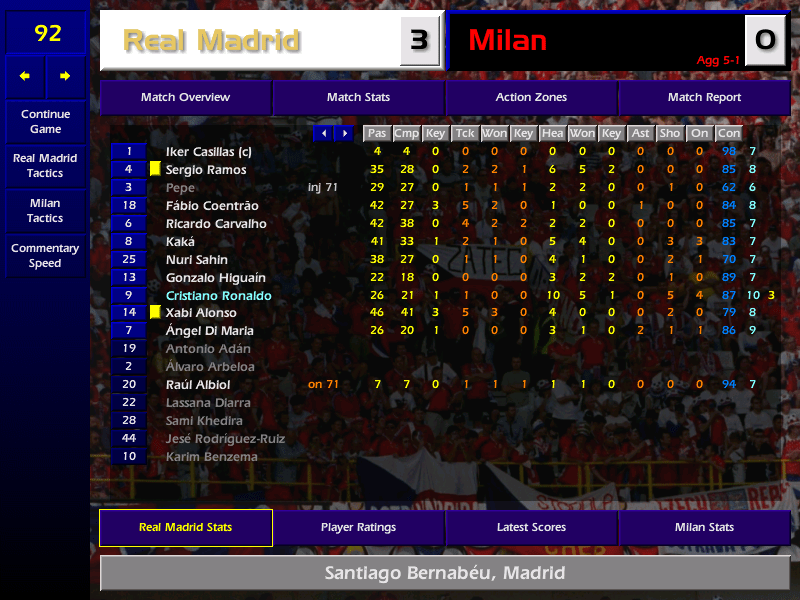This screenshot has width=800, height=600.
Task: Continue the game
Action: 45,122
